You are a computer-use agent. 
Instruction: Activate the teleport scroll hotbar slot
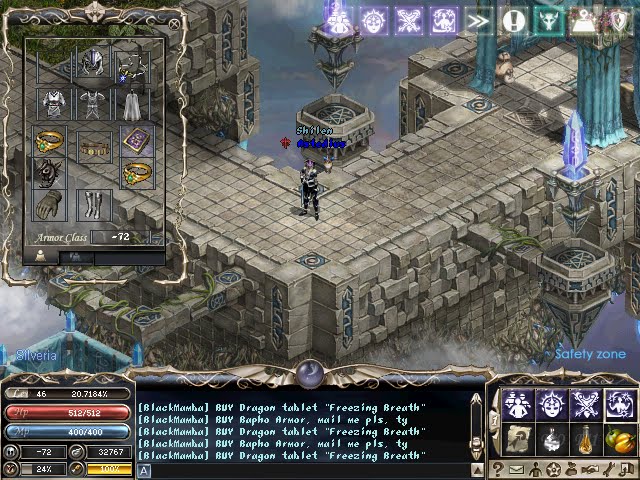click(x=517, y=440)
